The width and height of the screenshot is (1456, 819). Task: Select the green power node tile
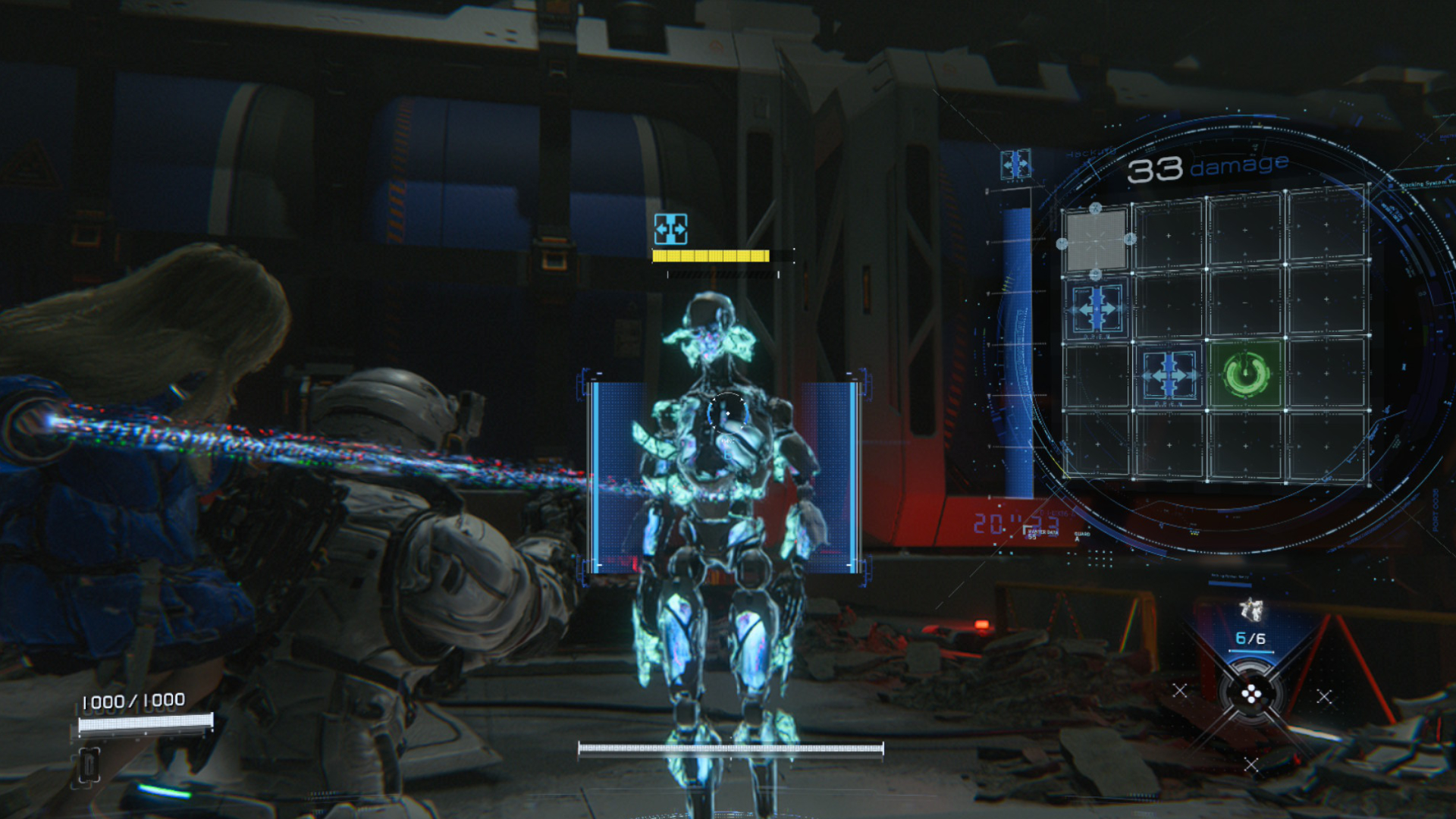(1246, 374)
